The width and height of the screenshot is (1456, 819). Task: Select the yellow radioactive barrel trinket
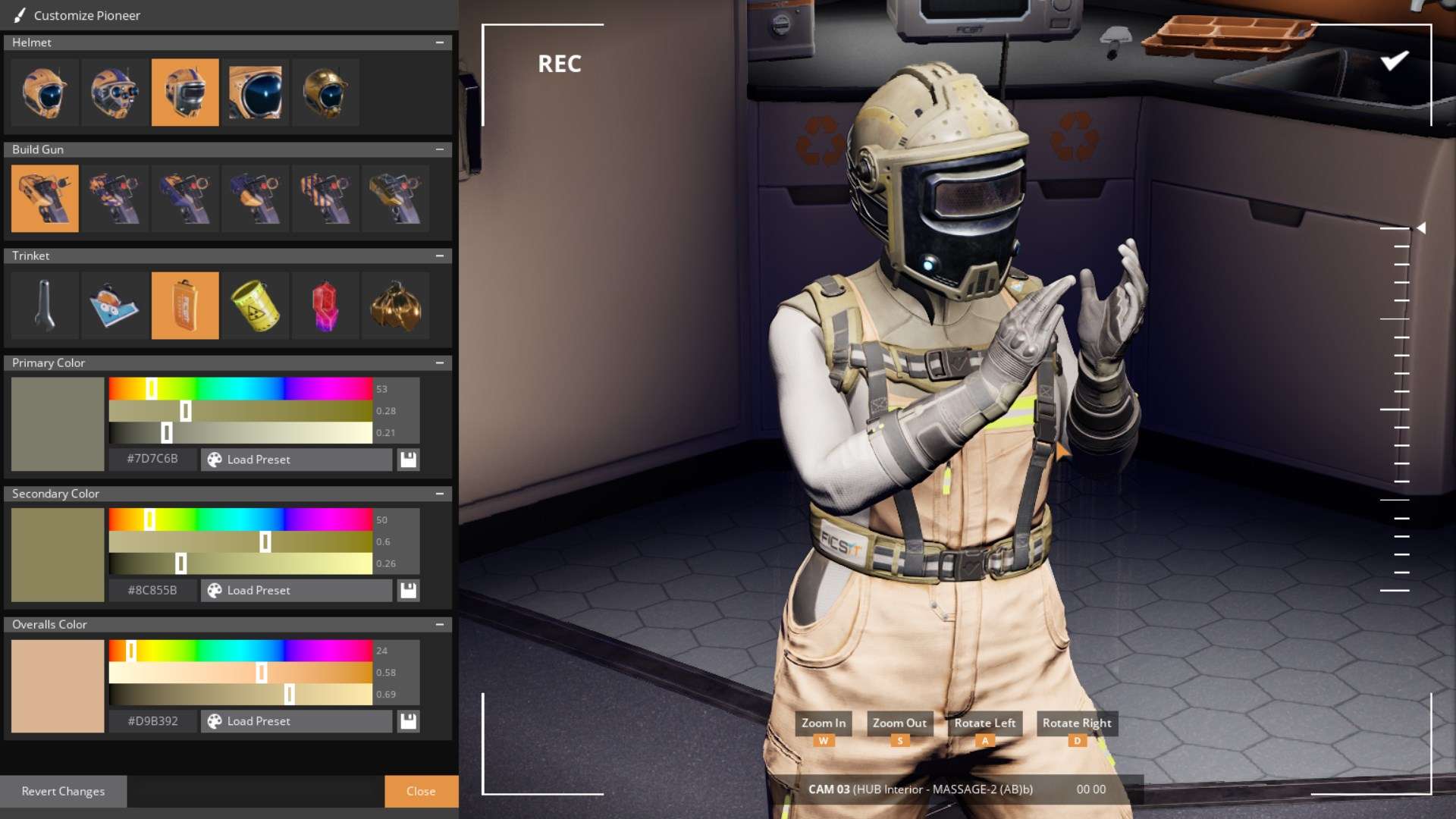click(256, 306)
